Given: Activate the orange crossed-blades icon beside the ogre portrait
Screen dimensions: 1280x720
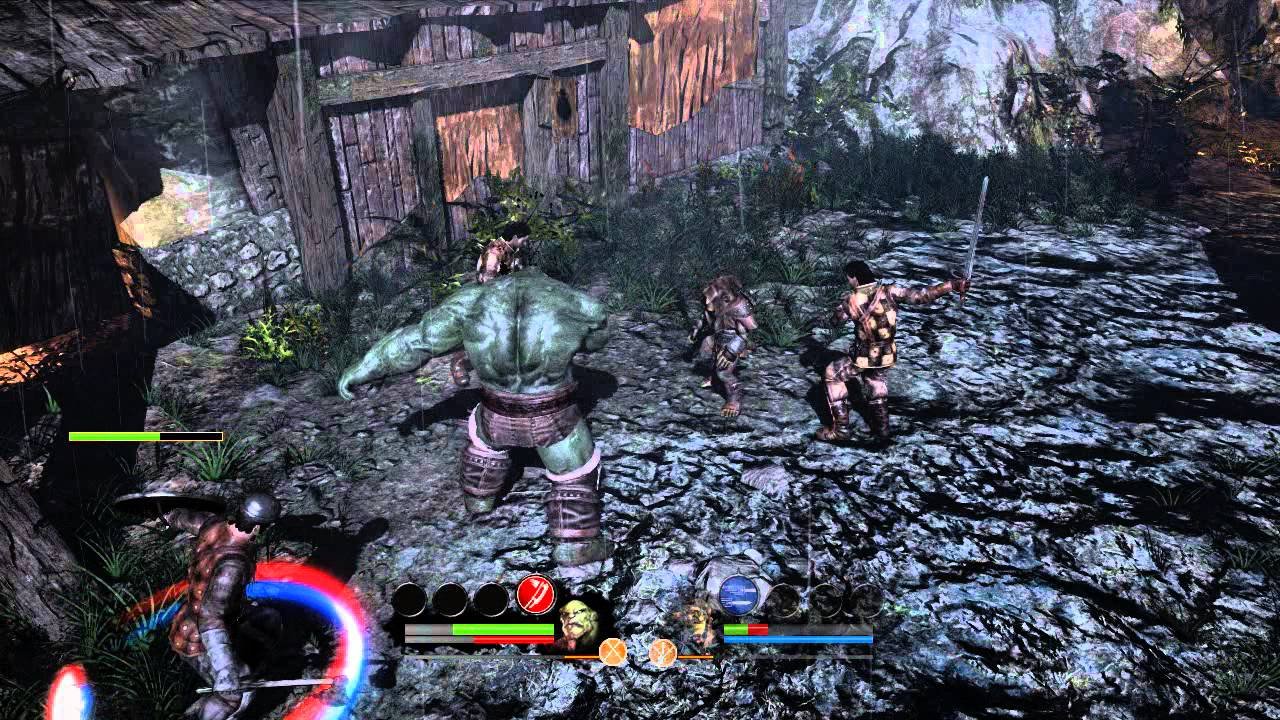Looking at the screenshot, I should tap(612, 653).
